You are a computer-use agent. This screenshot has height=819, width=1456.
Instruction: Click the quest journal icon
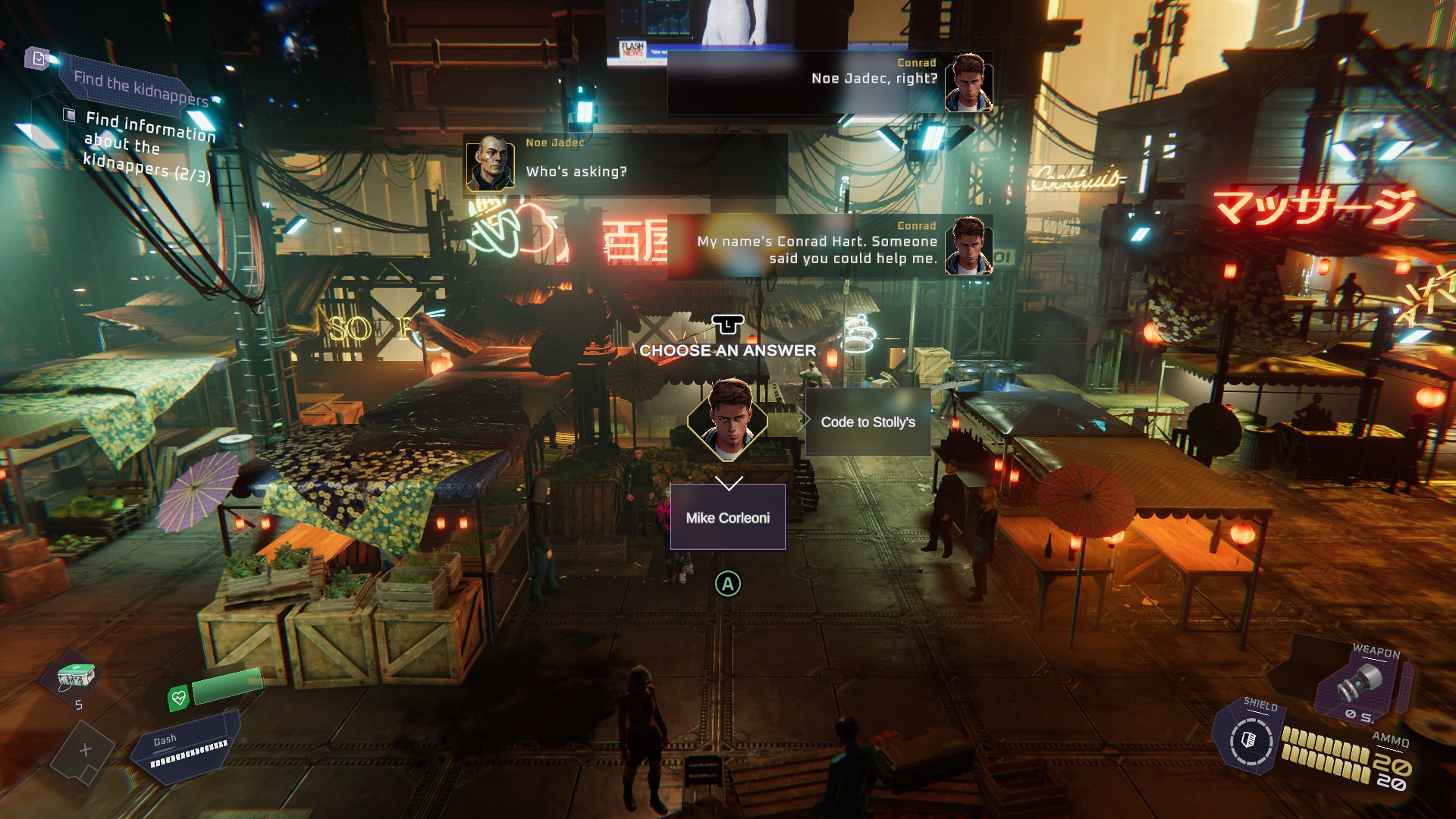(x=37, y=58)
